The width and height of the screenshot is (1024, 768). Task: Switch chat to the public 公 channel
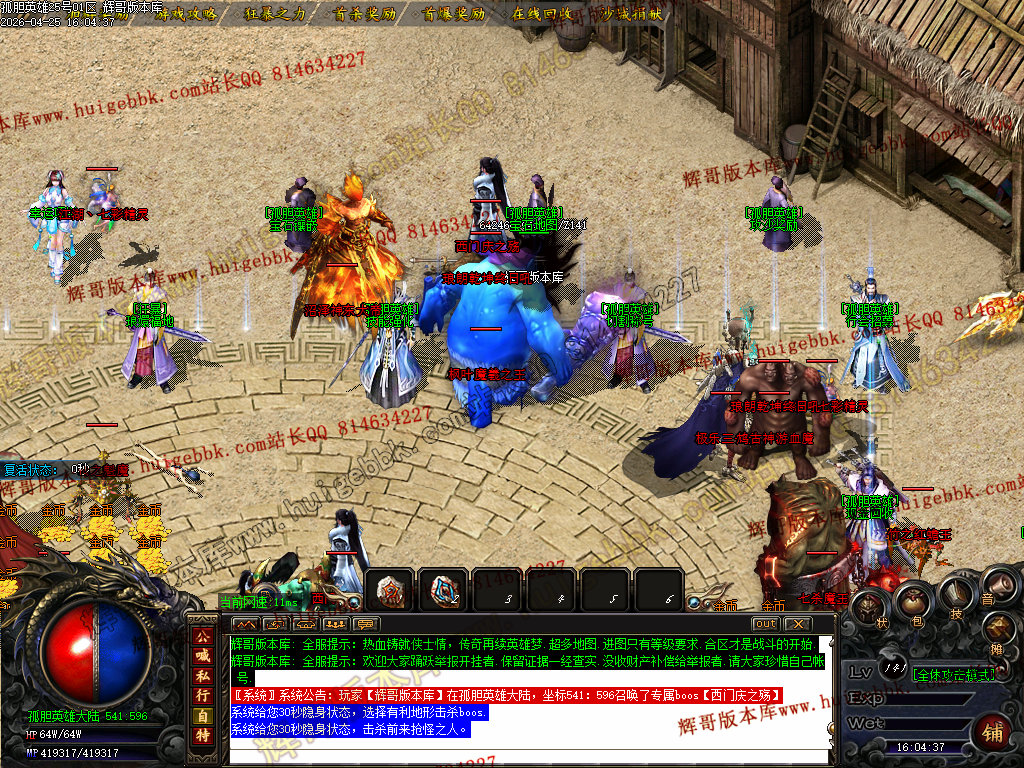click(203, 636)
